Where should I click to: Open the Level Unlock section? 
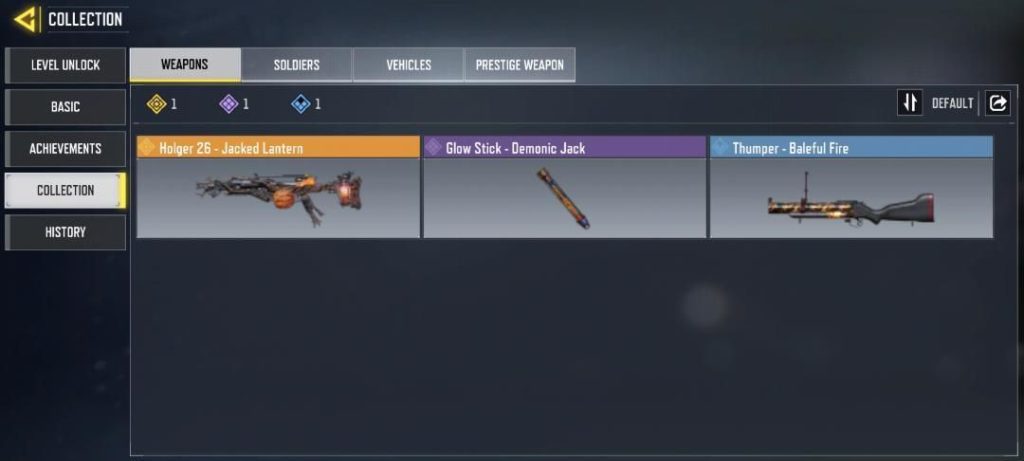click(66, 65)
